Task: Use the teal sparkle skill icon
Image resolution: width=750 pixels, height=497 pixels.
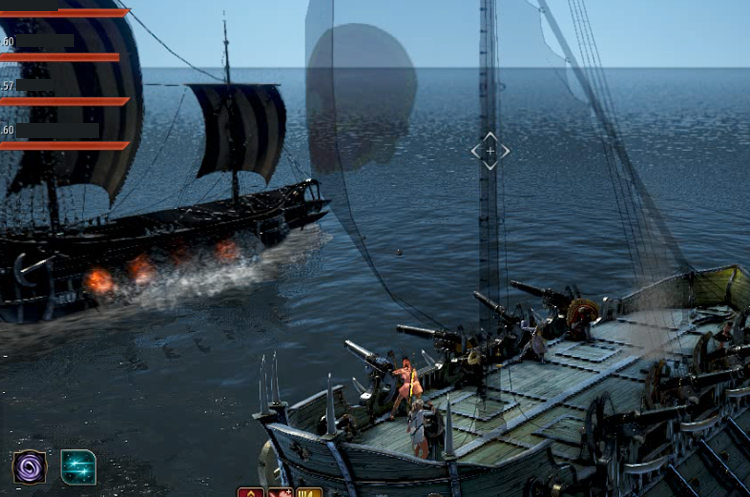Action: (78, 467)
